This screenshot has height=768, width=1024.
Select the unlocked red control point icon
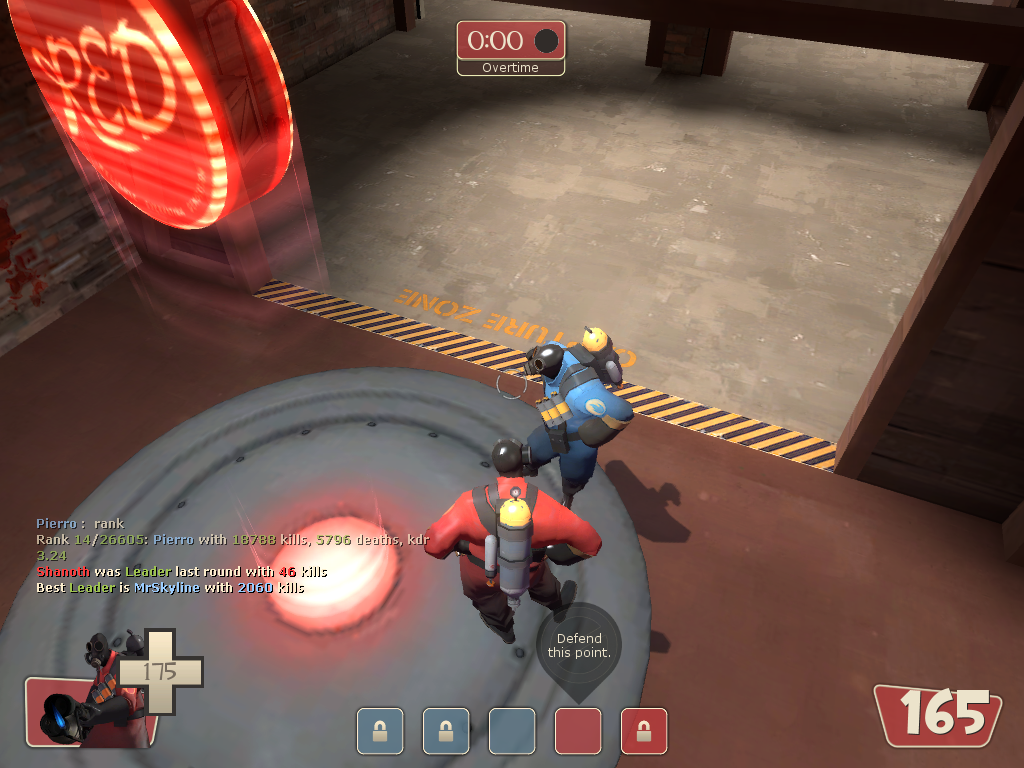click(577, 730)
